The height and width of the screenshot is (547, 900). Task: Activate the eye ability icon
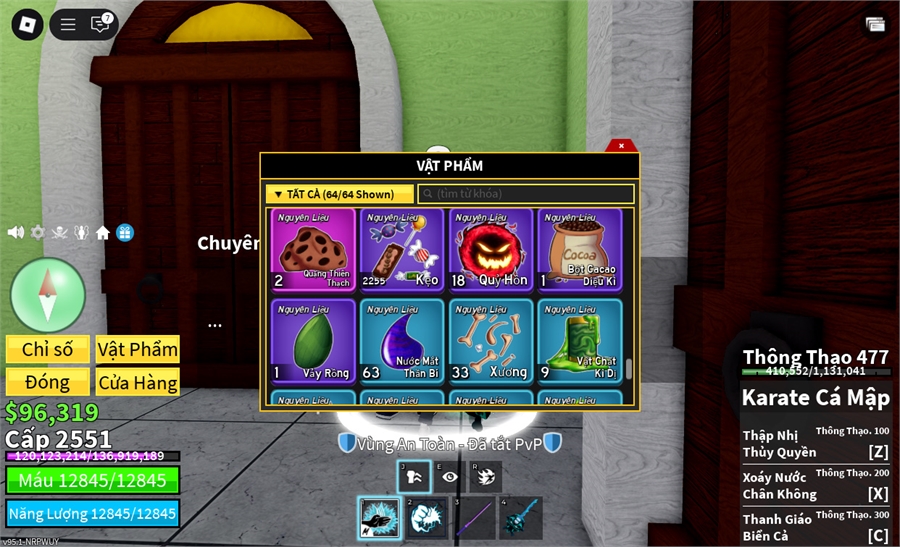tap(449, 477)
